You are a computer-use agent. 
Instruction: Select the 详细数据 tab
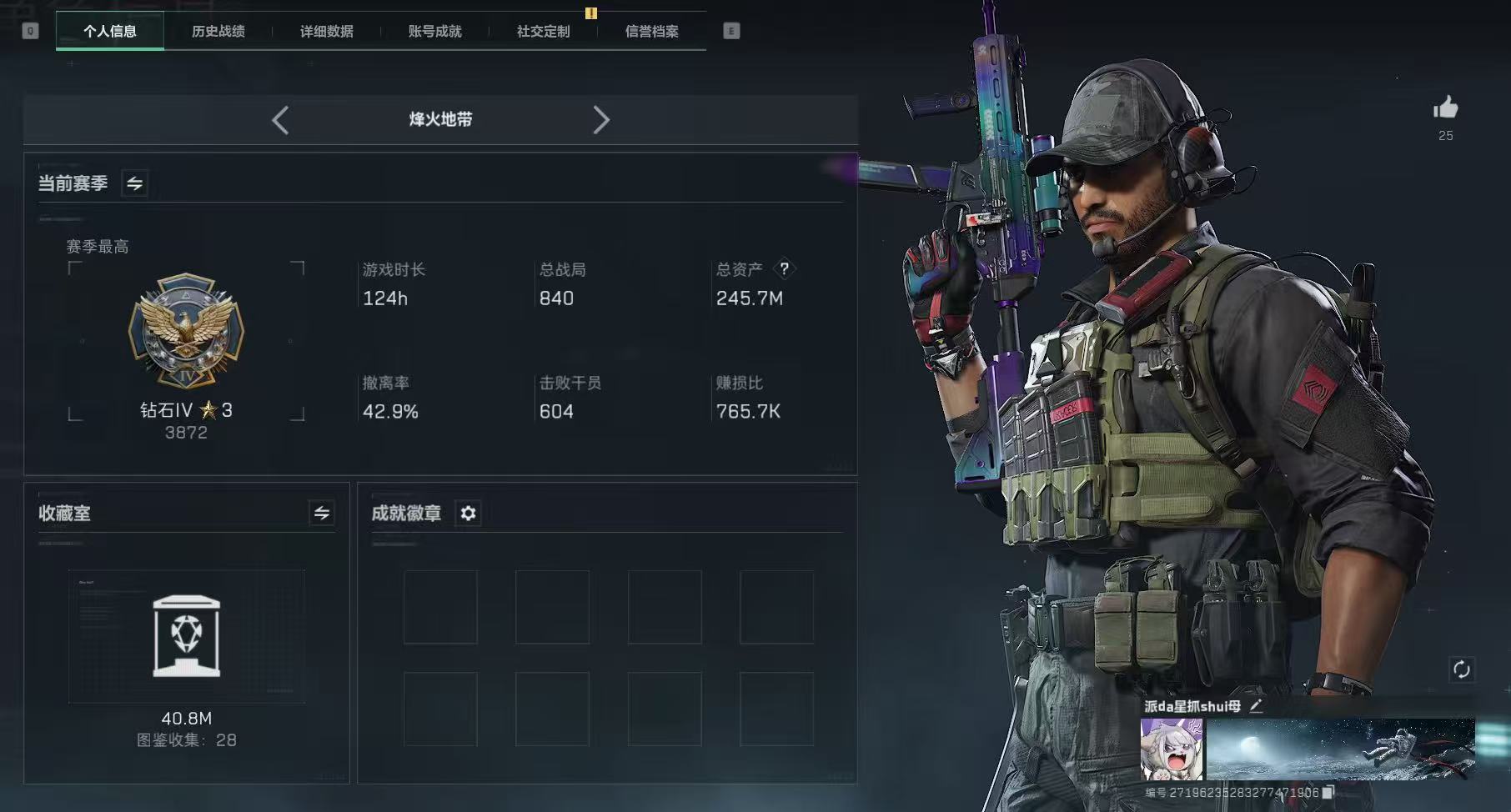pyautogui.click(x=327, y=32)
